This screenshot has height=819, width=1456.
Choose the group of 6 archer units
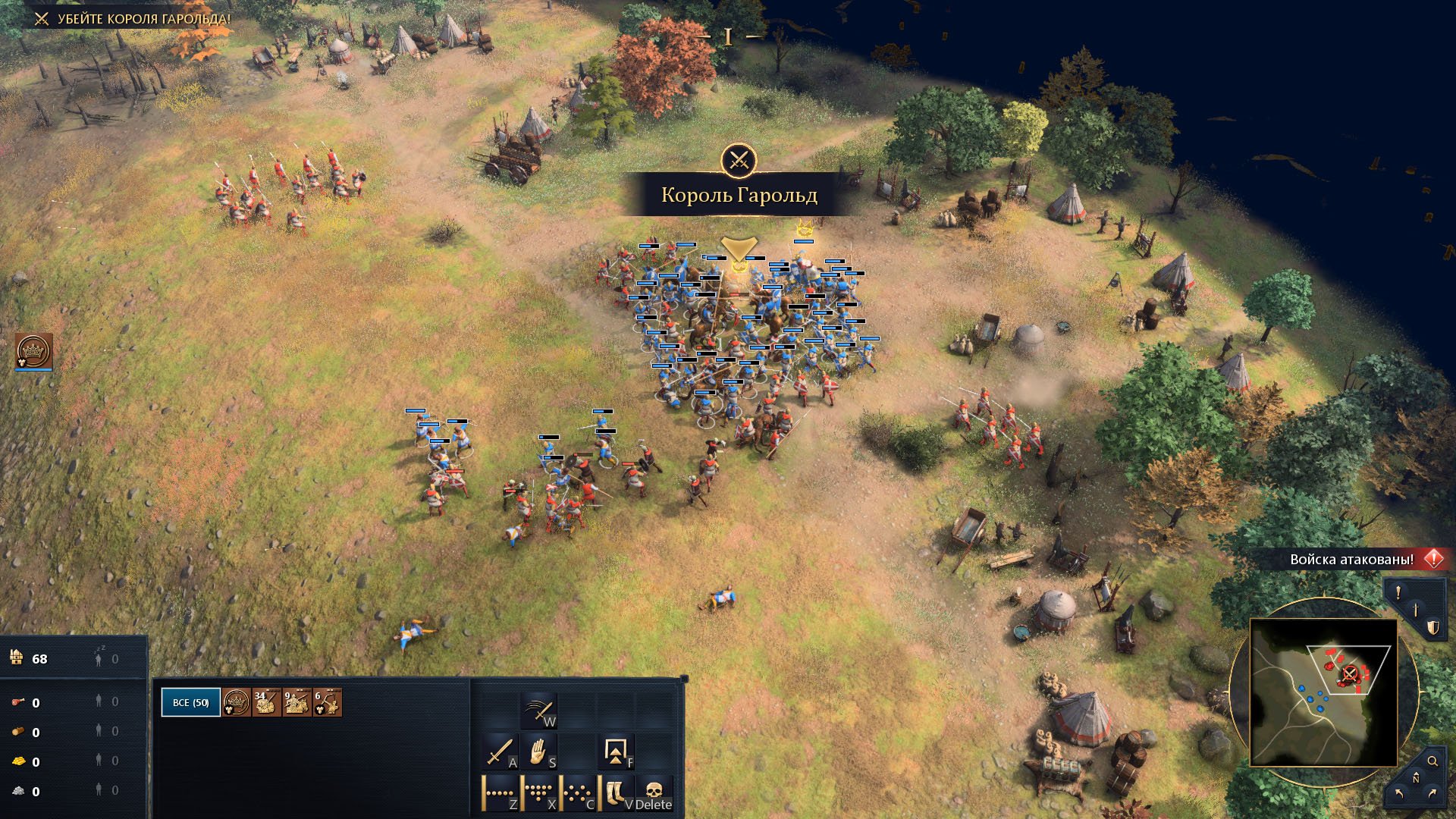(327, 702)
